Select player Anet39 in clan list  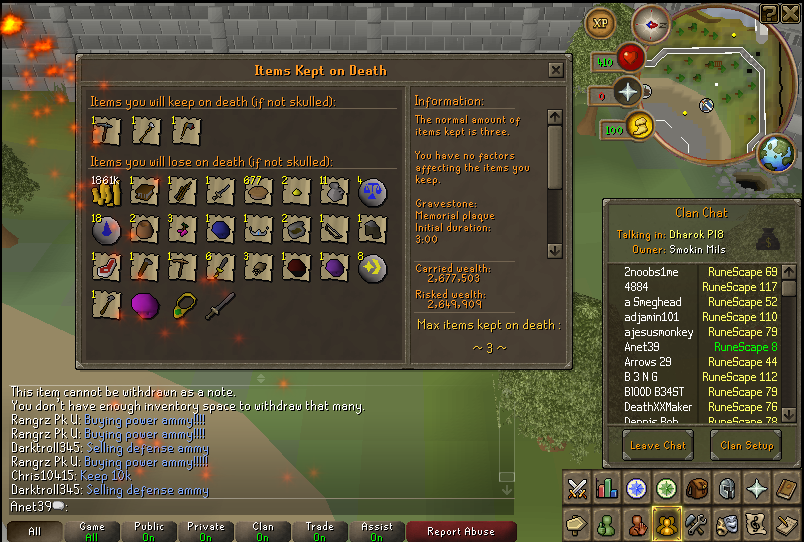[640, 347]
